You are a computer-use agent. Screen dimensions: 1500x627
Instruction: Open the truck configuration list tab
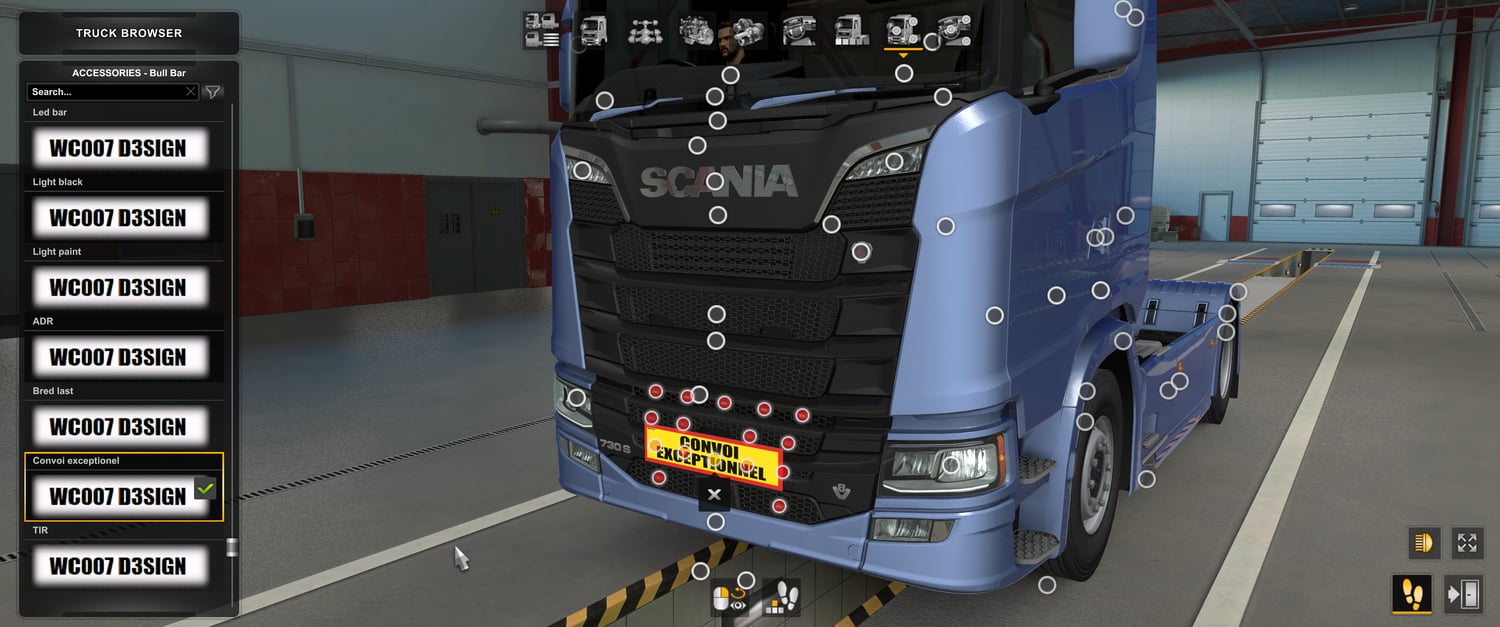pyautogui.click(x=541, y=31)
